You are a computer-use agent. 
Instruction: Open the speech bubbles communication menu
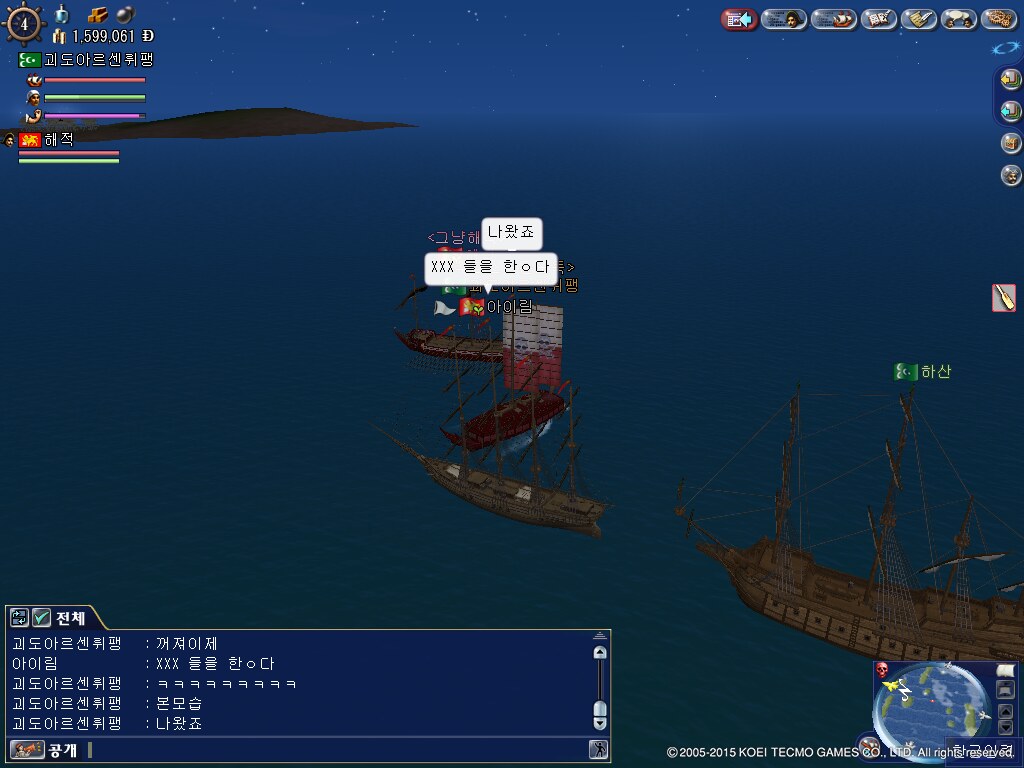pos(959,19)
